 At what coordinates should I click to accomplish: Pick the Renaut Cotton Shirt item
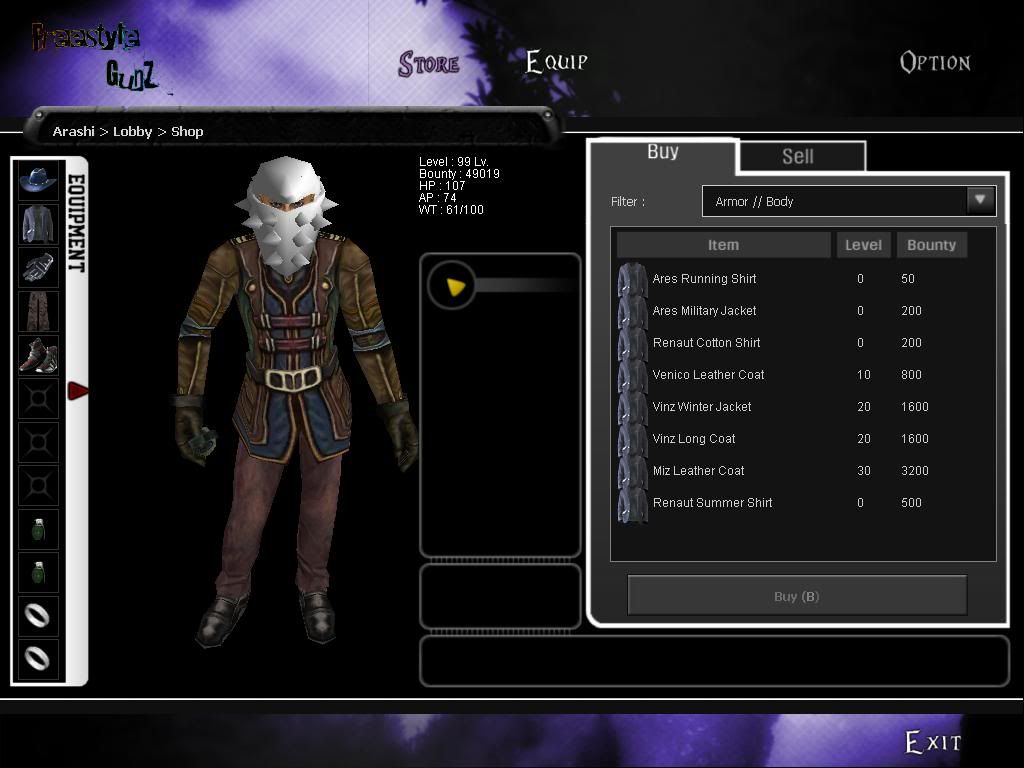click(x=706, y=343)
